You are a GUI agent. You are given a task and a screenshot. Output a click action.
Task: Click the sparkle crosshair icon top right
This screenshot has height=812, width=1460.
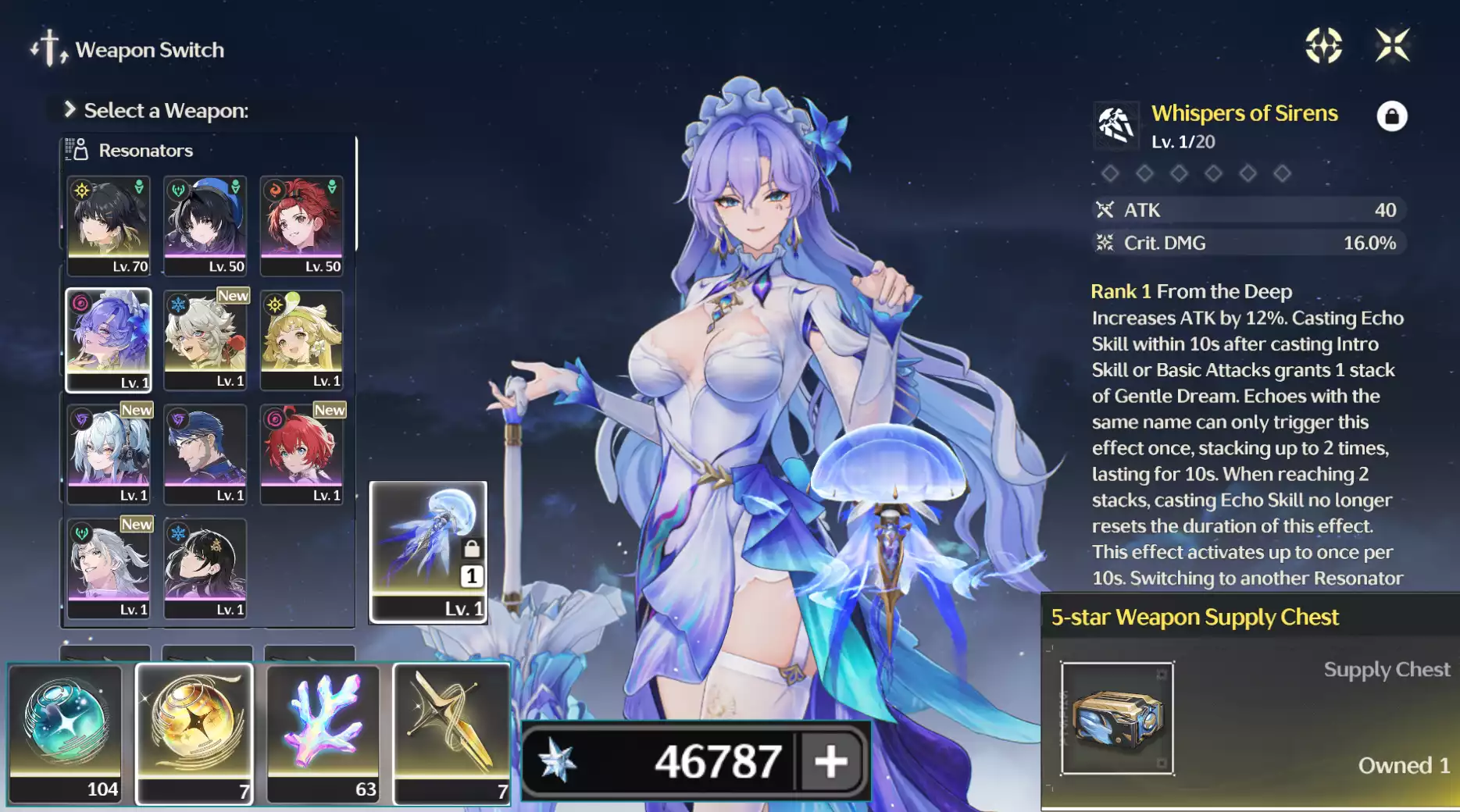point(1324,47)
